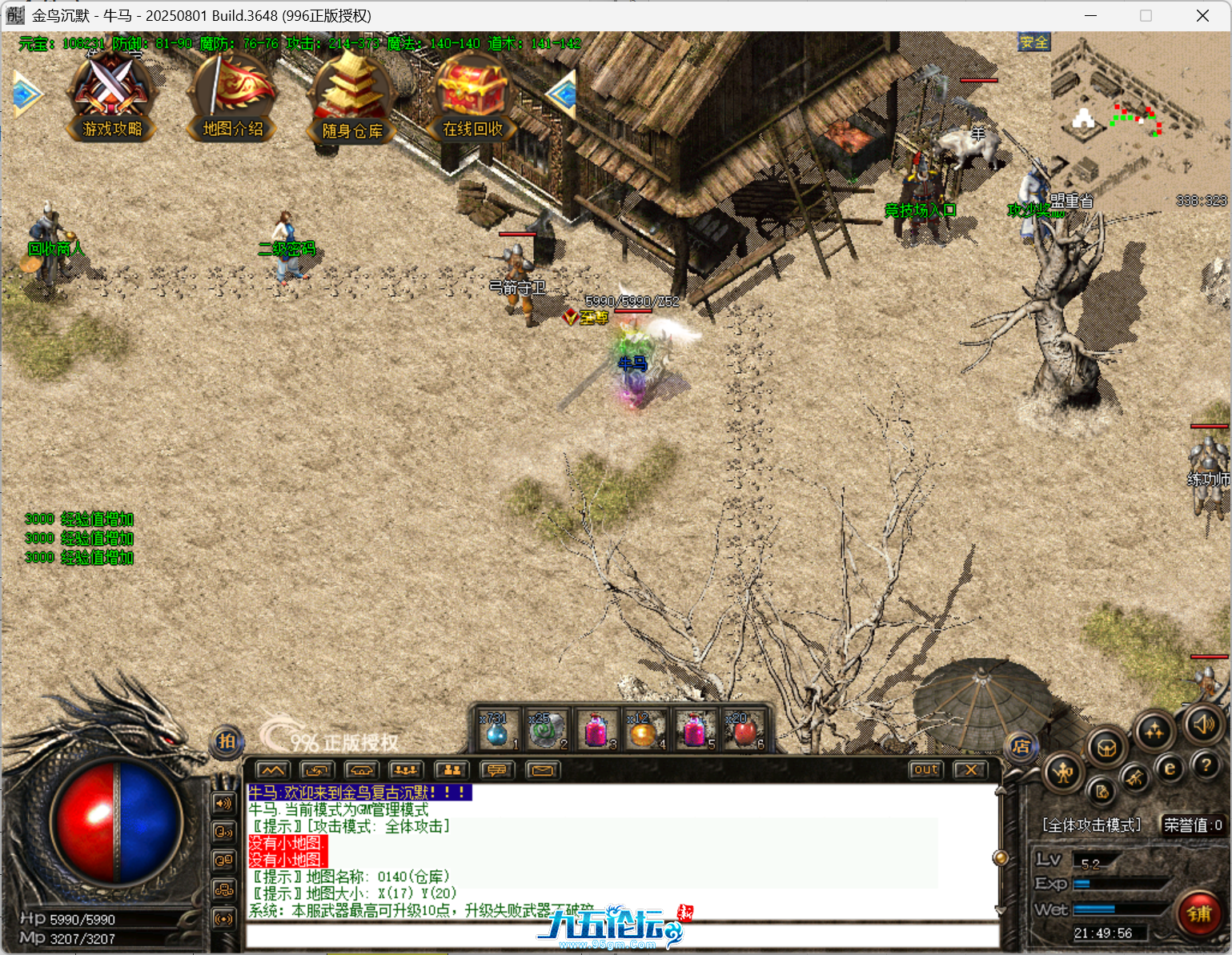Click the mail envelope icon in chat toolbar
This screenshot has width=1232, height=955.
coord(543,769)
